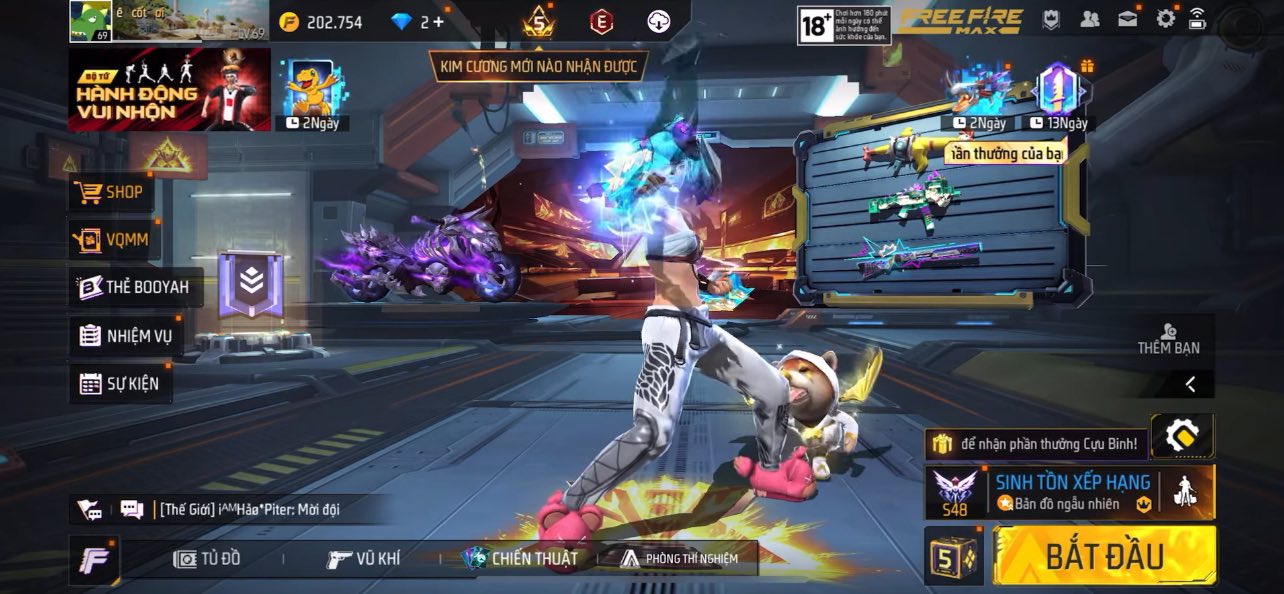Open Tủ Đồ wardrobe

pyautogui.click(x=207, y=559)
